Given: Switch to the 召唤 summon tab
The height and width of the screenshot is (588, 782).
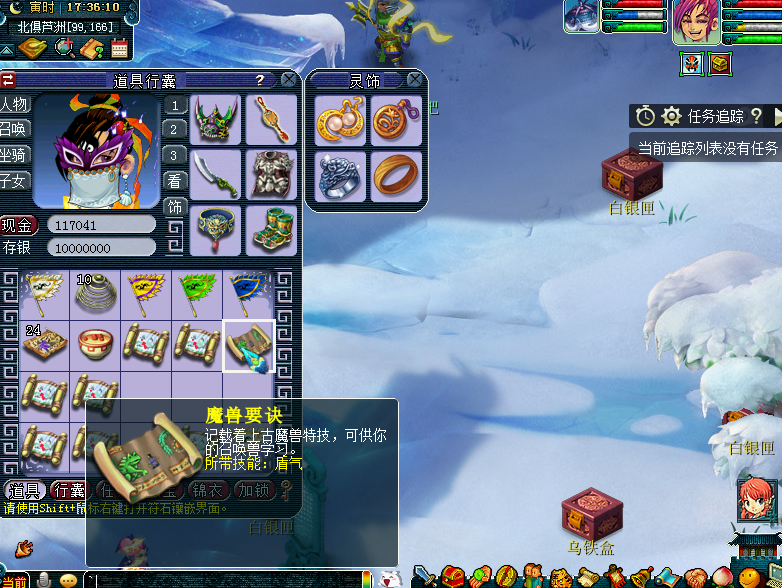Looking at the screenshot, I should [x=15, y=130].
